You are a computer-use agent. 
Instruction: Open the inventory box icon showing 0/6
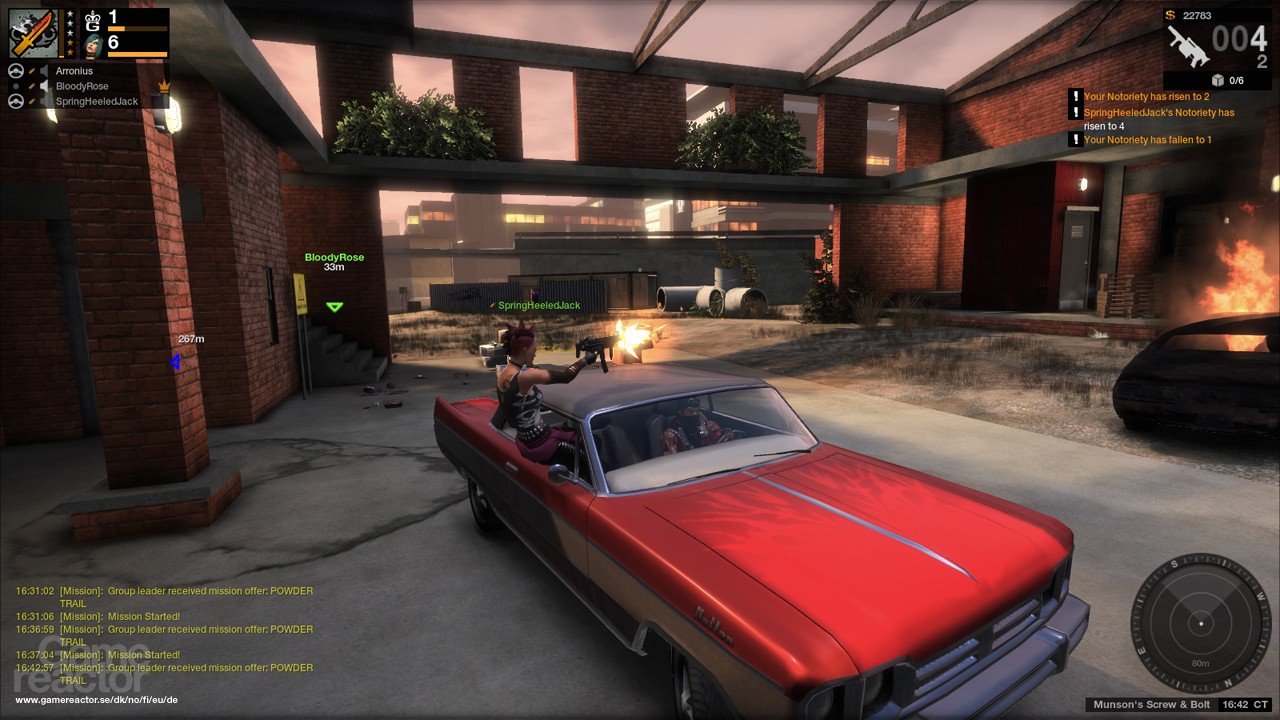pyautogui.click(x=1218, y=80)
